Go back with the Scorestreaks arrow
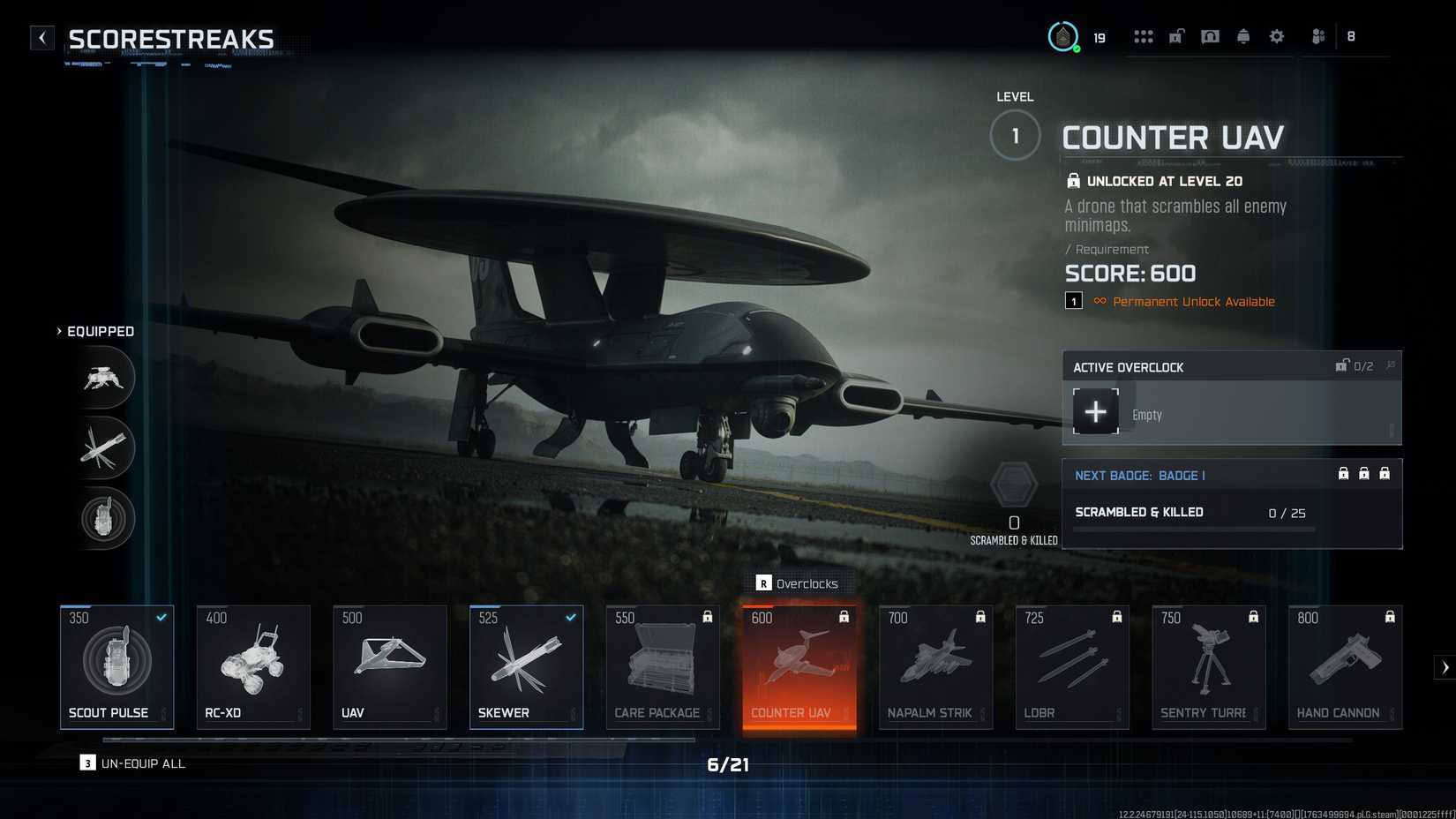1456x819 pixels. click(41, 38)
